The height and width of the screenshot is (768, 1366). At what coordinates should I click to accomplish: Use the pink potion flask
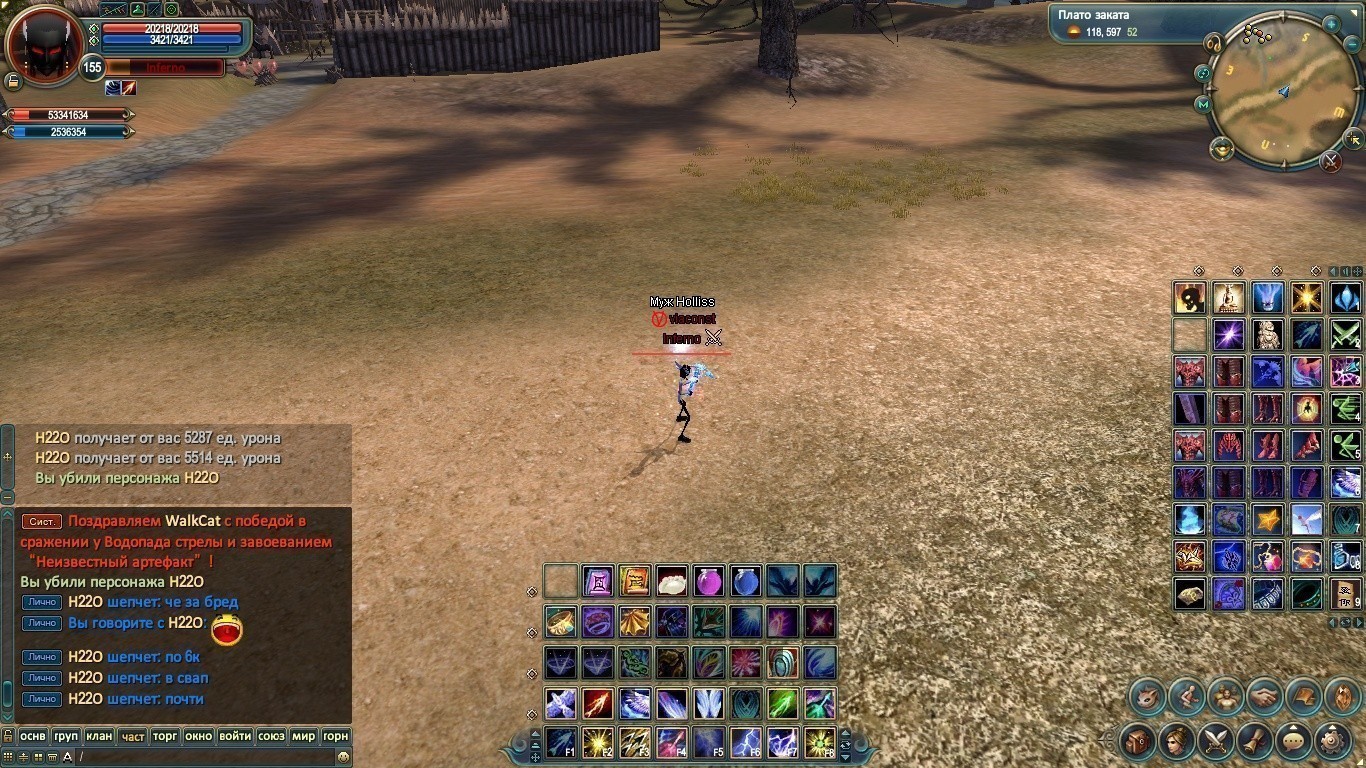709,581
